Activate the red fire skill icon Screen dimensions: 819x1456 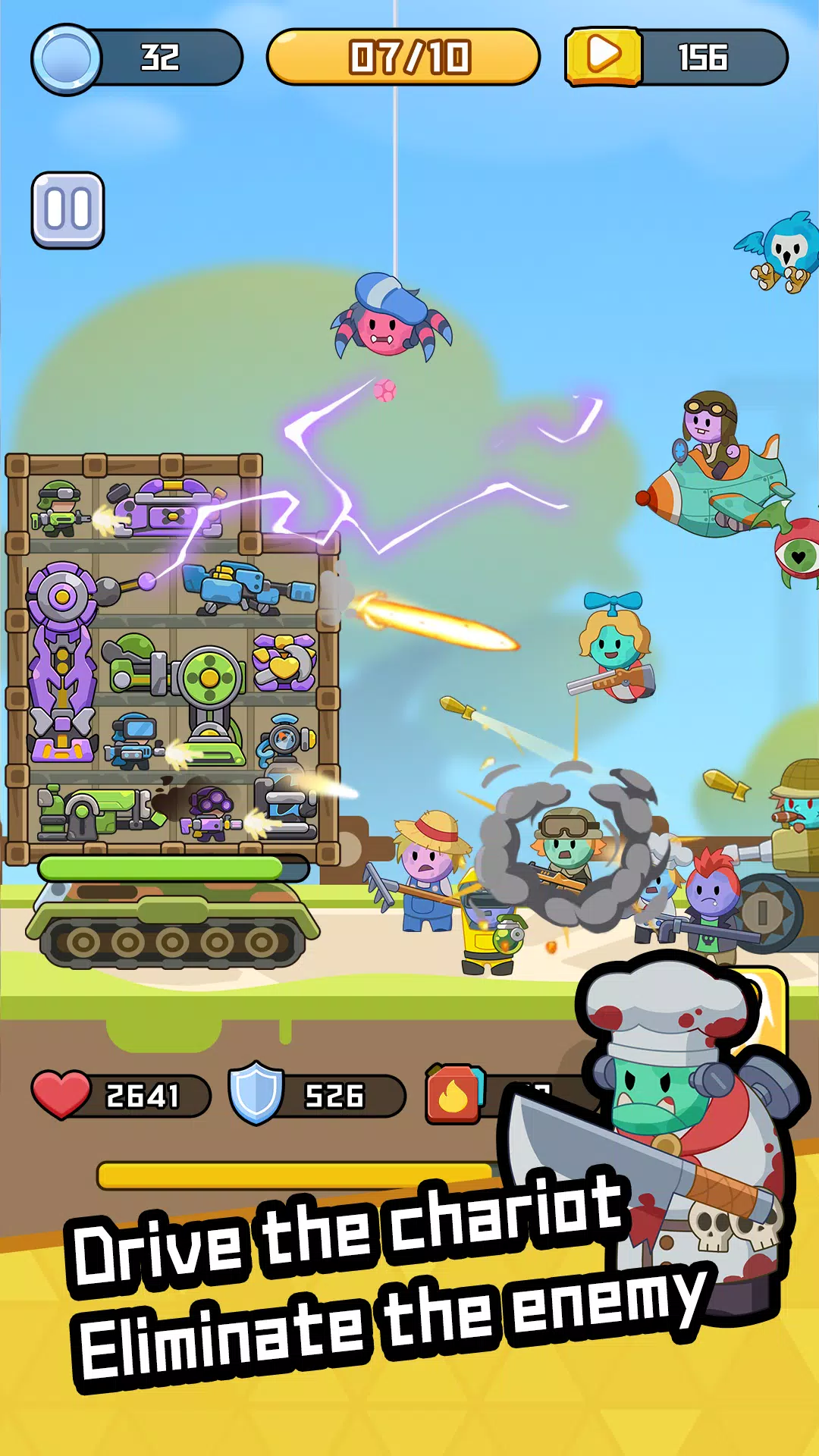pos(454,1095)
